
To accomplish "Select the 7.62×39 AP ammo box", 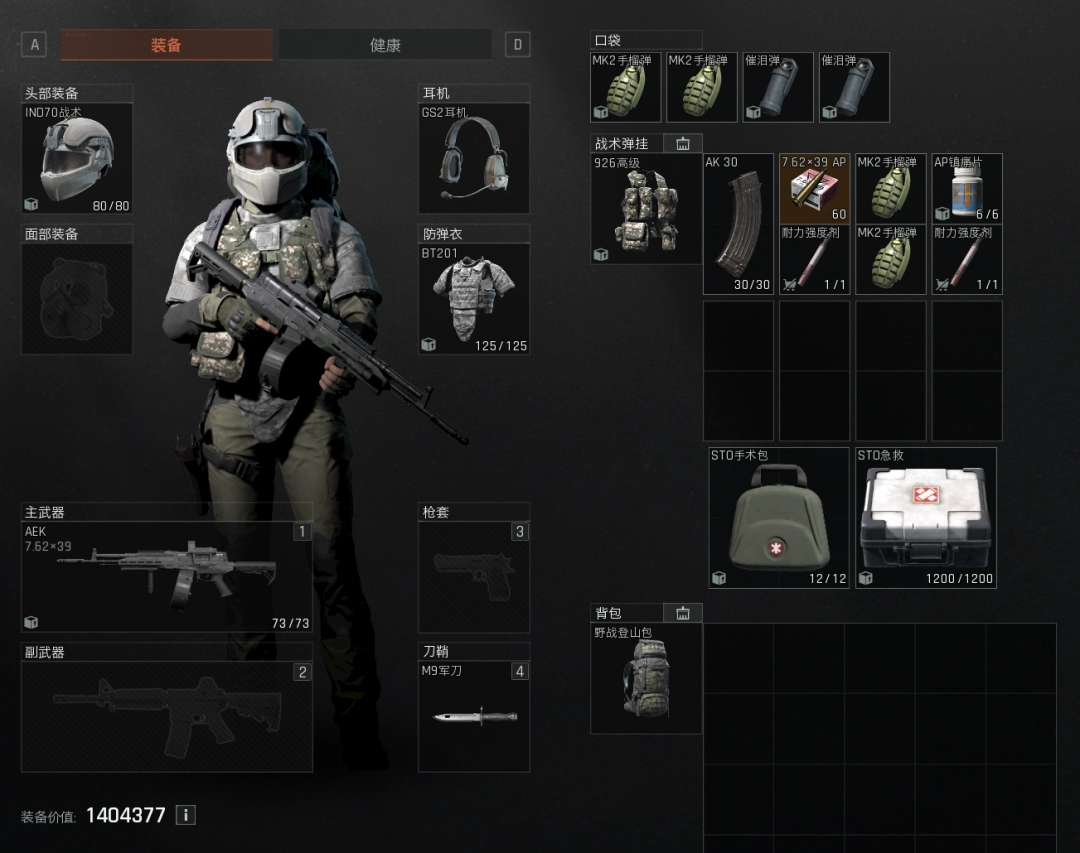I will 814,188.
